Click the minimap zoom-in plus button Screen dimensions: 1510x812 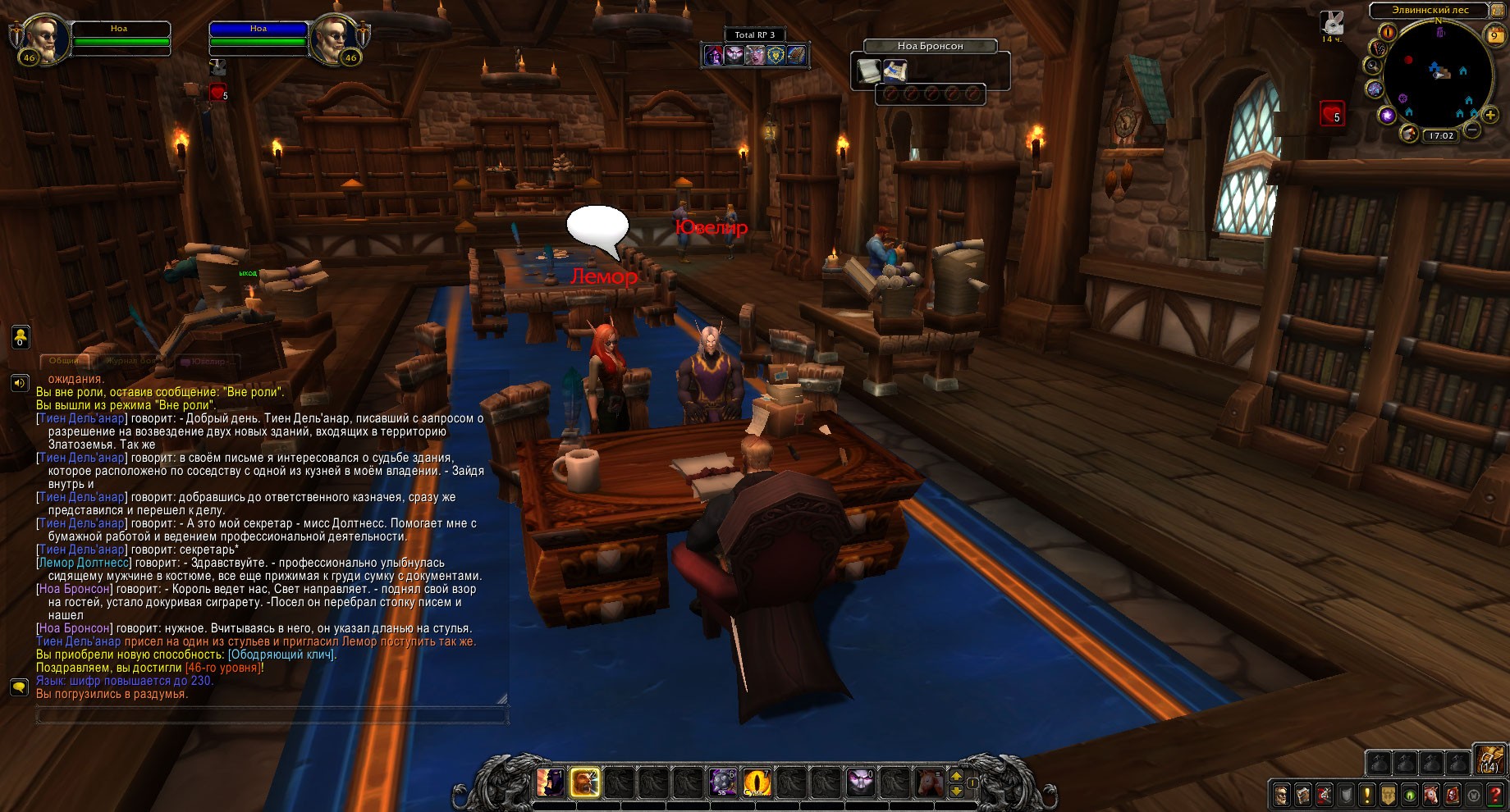[x=1491, y=116]
